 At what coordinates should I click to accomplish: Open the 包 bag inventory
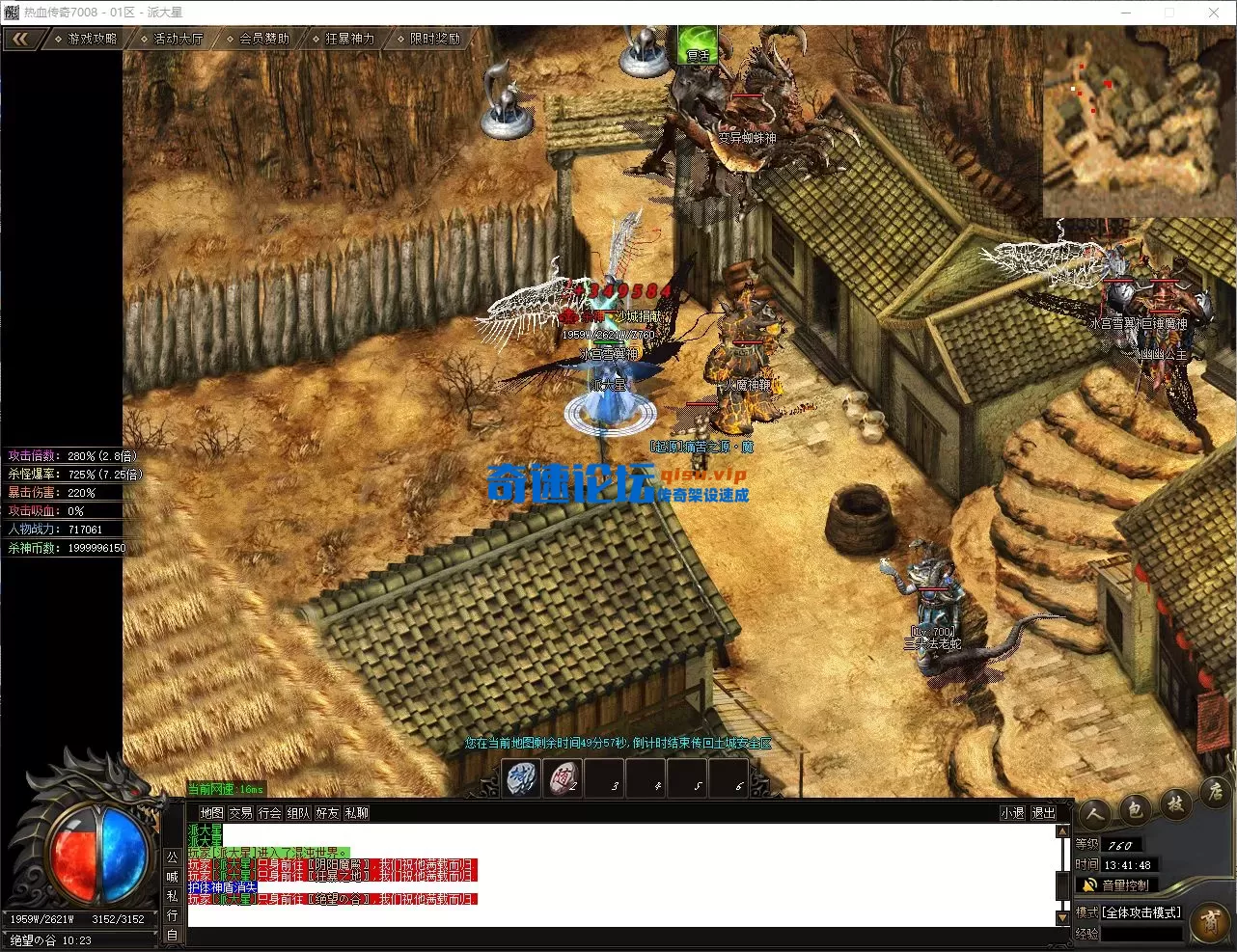point(1136,810)
